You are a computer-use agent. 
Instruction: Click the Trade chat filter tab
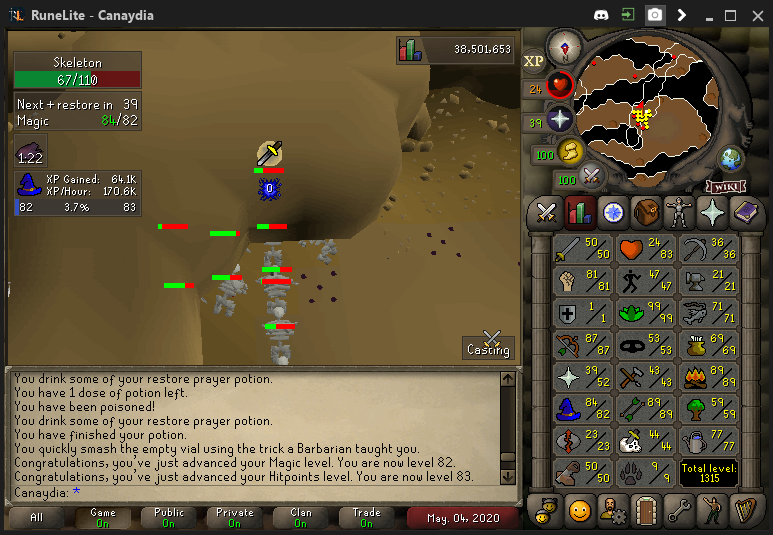click(x=367, y=518)
